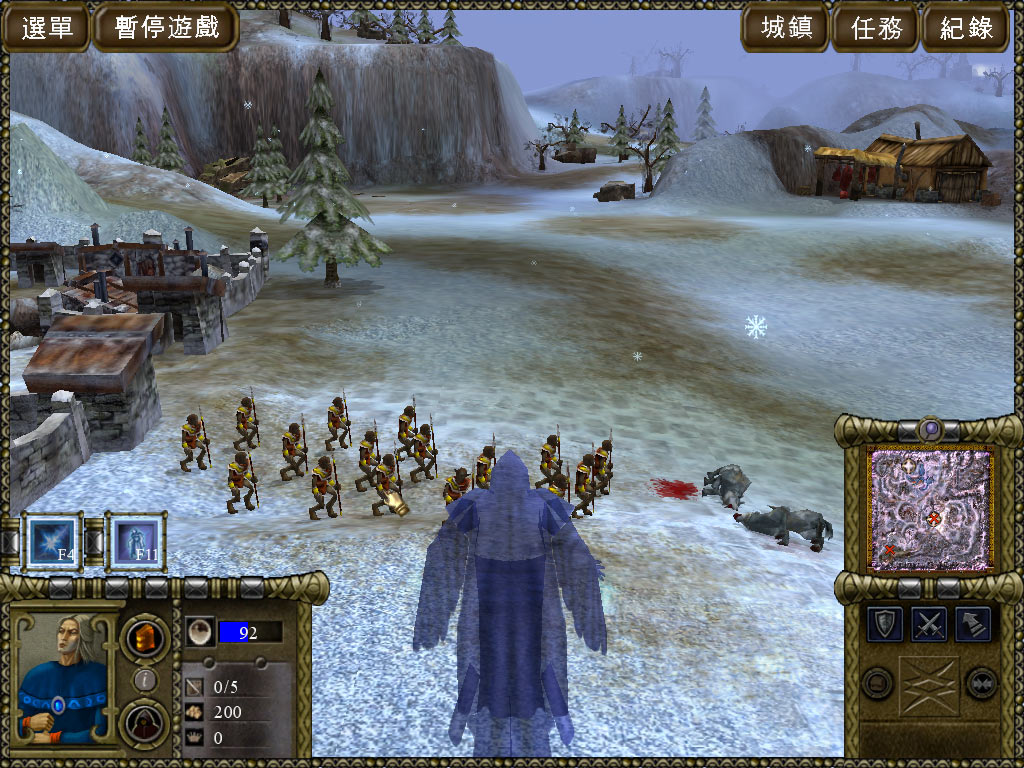Show the 任務 quest list

[x=876, y=27]
